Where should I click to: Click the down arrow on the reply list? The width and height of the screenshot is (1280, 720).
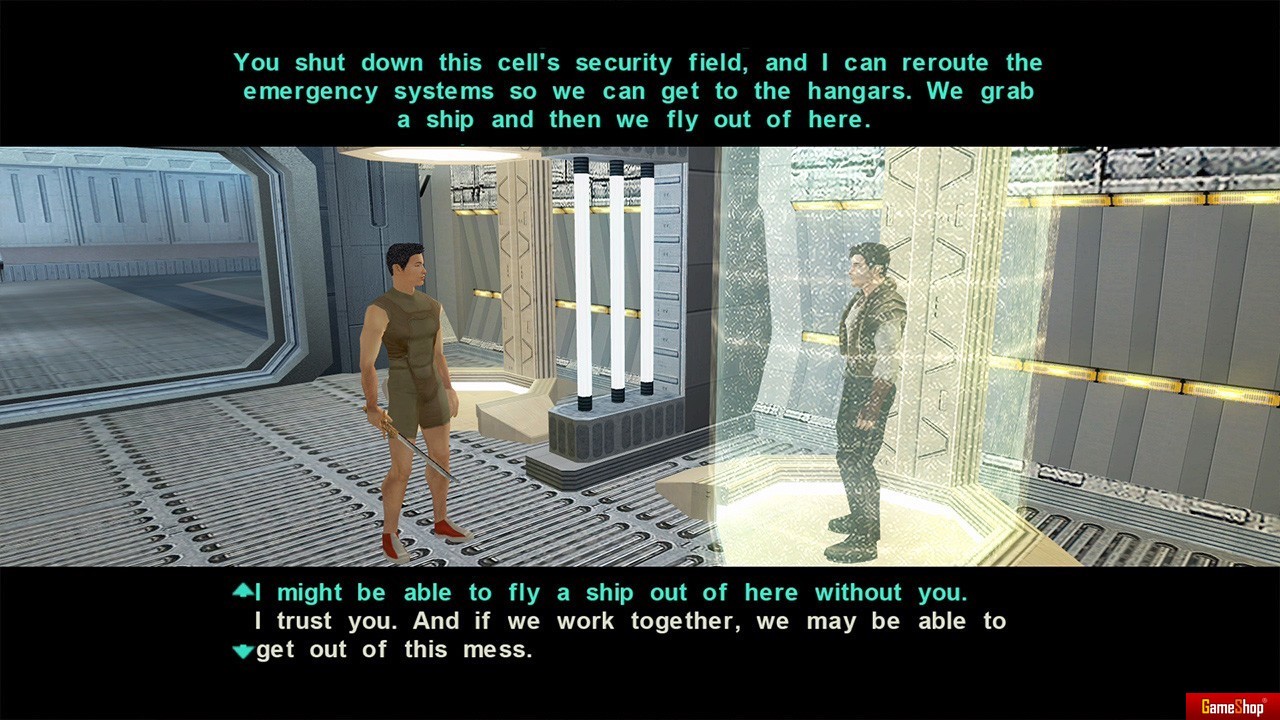click(242, 651)
